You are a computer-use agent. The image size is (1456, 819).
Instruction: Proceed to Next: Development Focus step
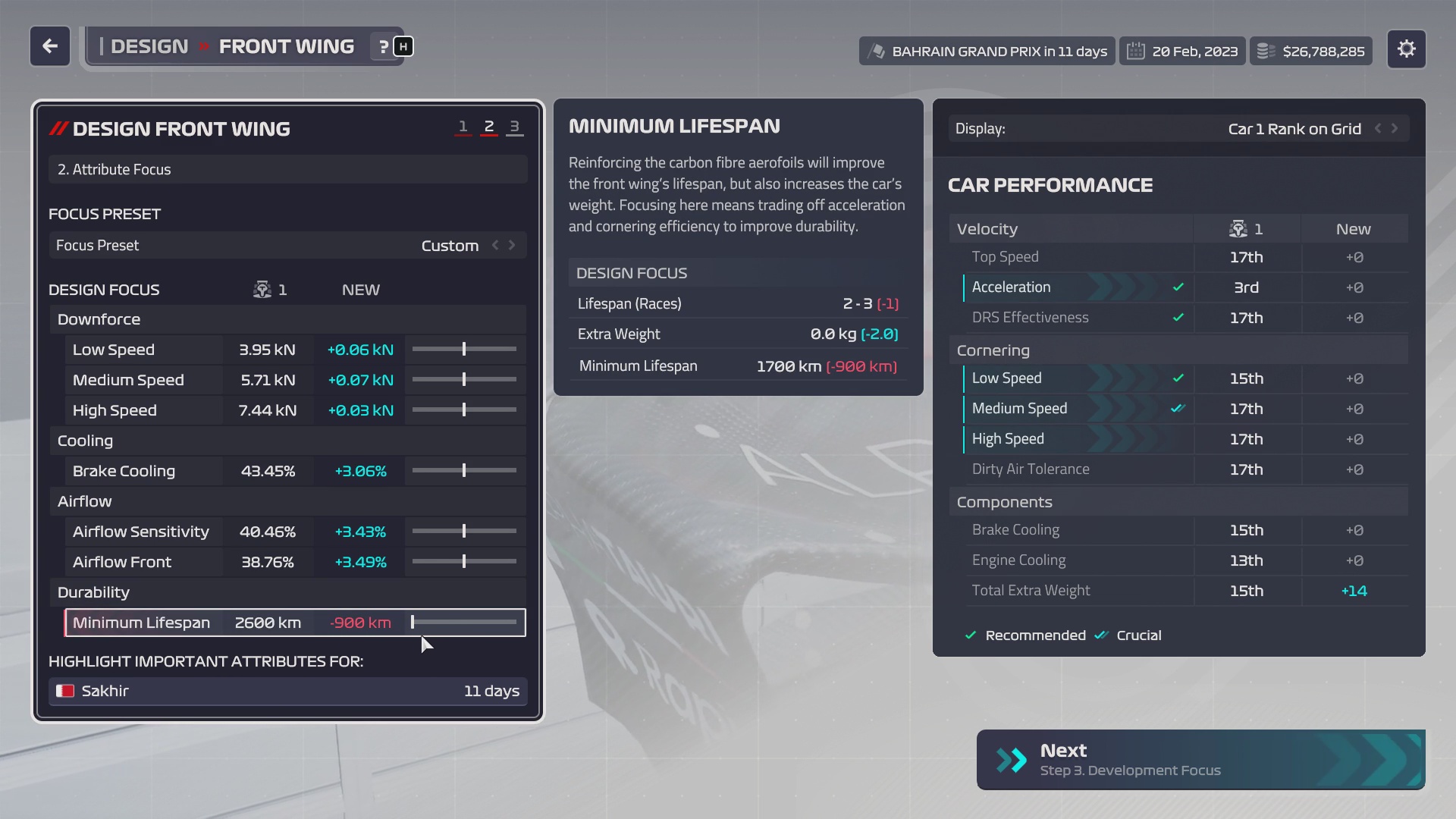pyautogui.click(x=1200, y=759)
